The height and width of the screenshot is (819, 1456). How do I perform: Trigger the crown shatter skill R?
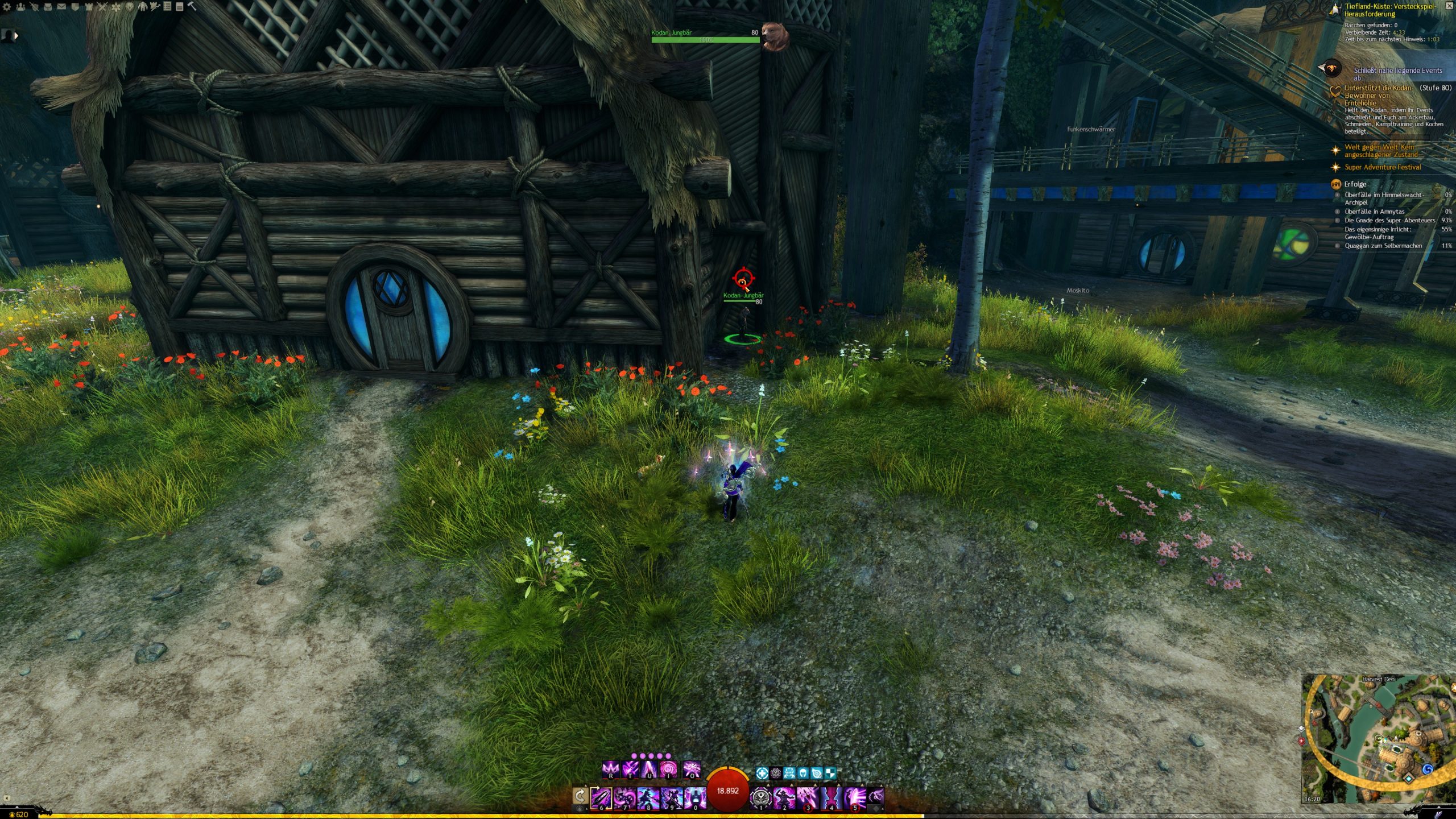tap(610, 770)
